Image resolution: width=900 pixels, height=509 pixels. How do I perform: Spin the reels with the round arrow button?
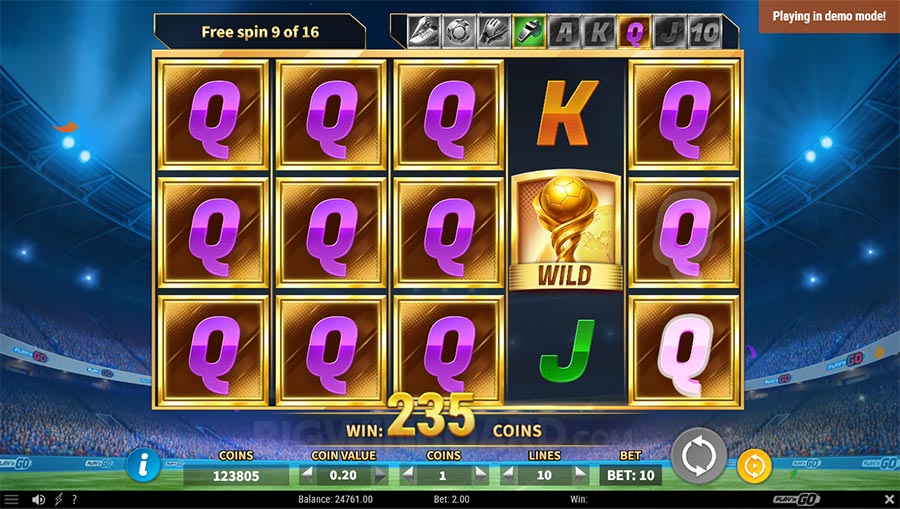697,459
